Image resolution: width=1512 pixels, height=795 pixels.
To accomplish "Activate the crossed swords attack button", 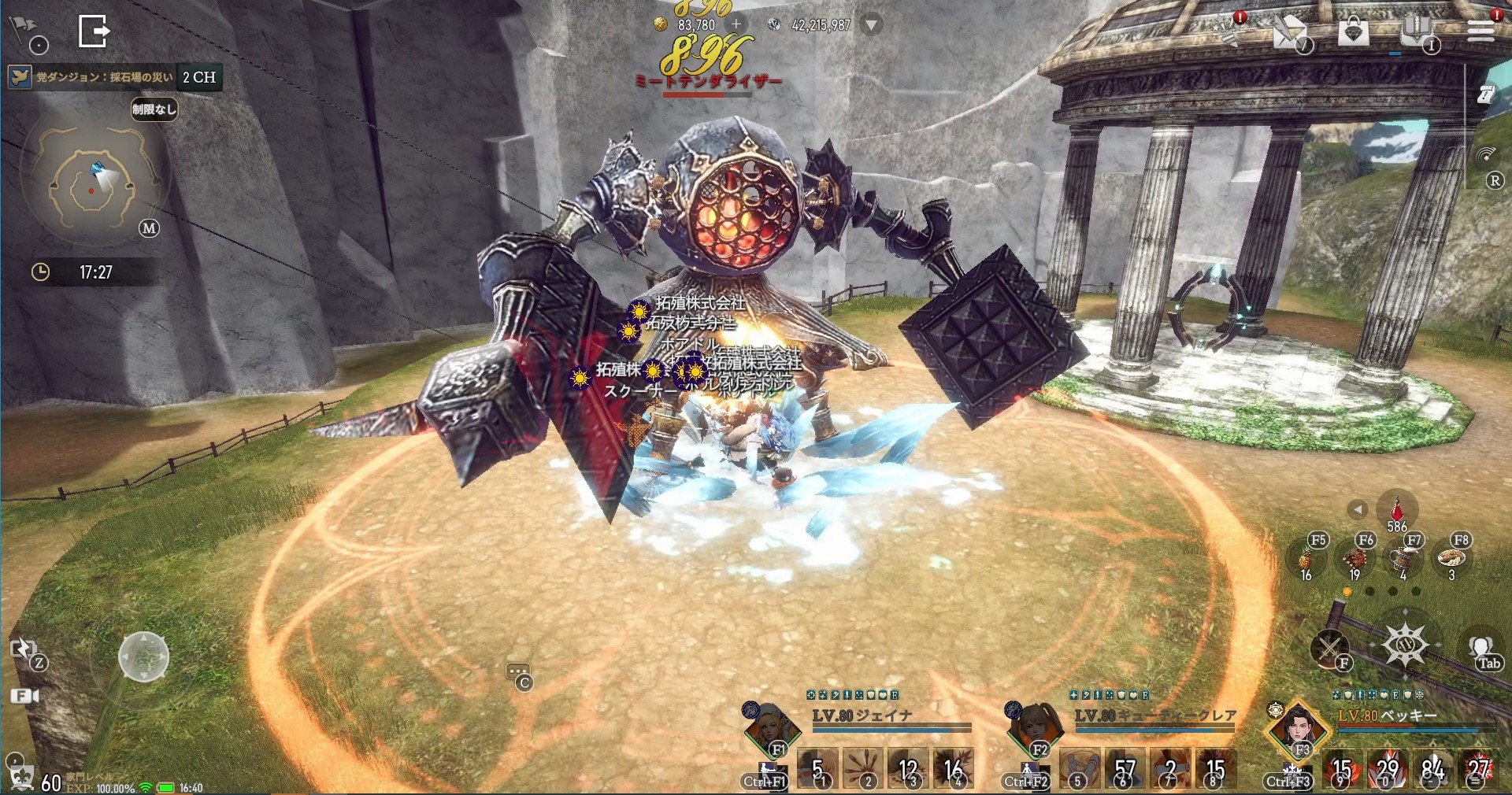I will (x=1329, y=649).
